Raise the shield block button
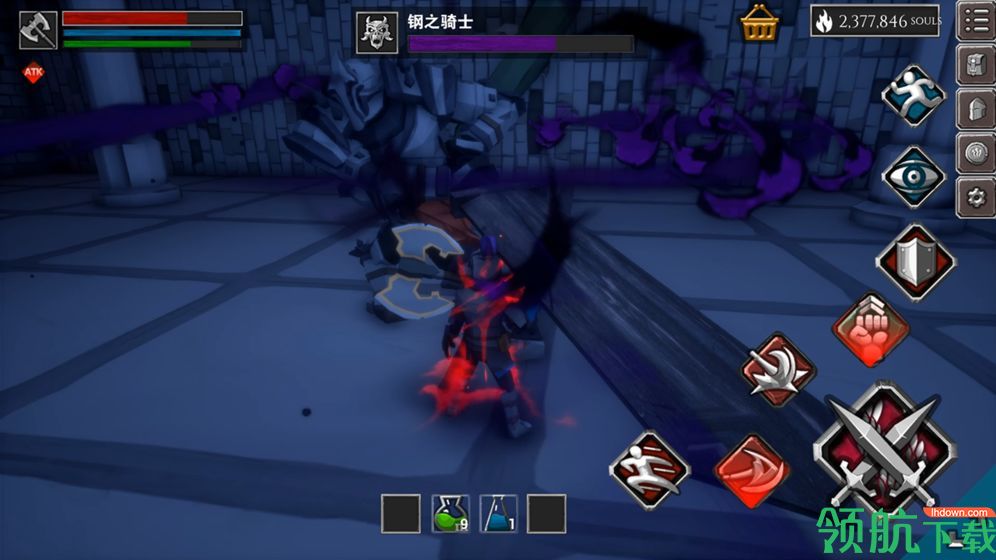This screenshot has width=996, height=560. pyautogui.click(x=915, y=258)
